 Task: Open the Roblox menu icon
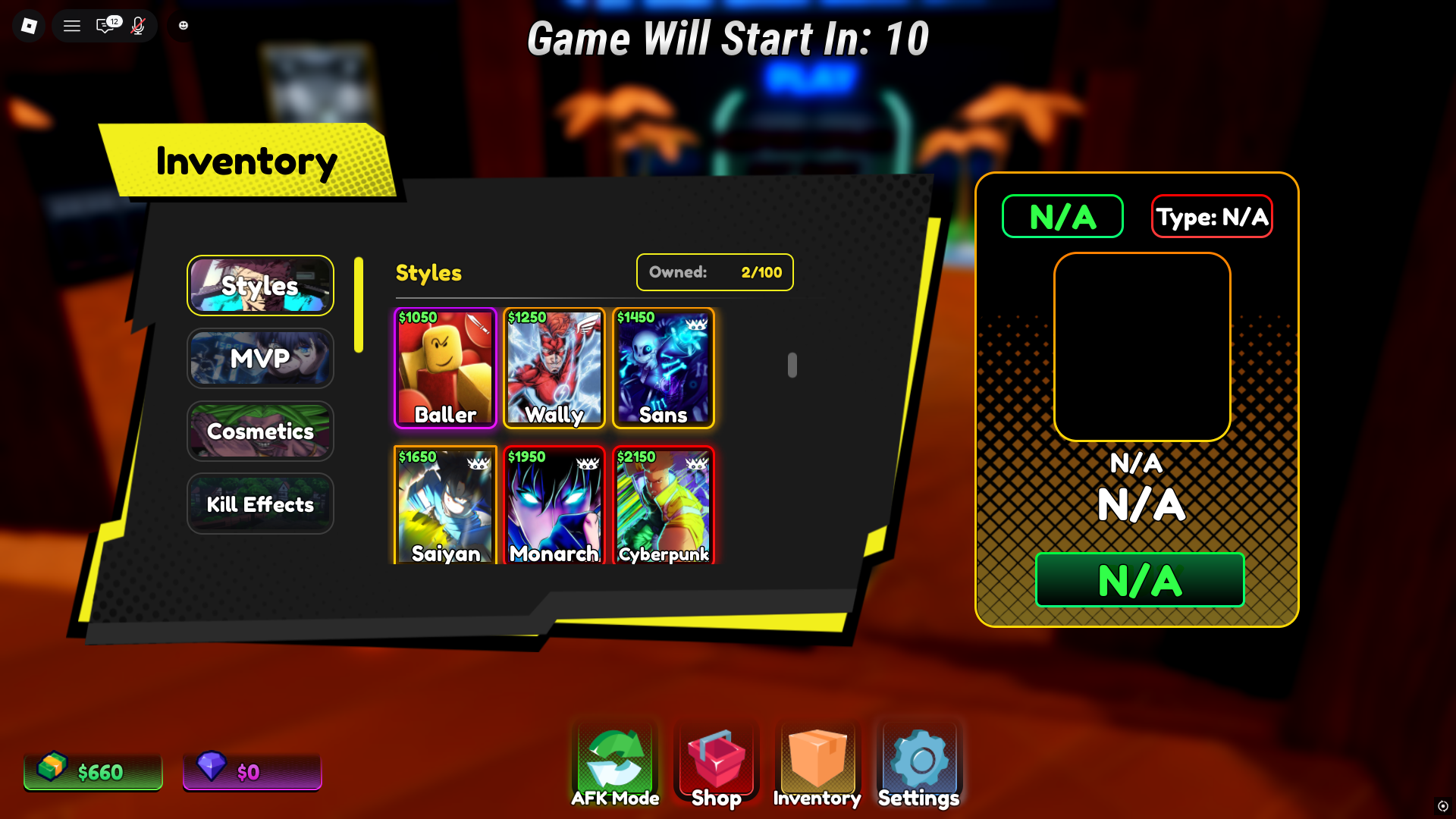click(28, 25)
